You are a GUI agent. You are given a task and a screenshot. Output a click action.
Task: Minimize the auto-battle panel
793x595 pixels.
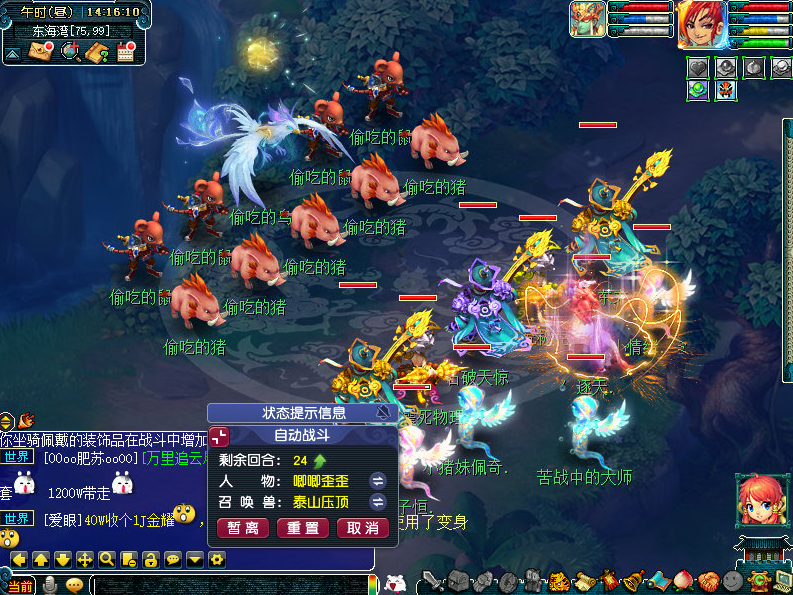219,435
